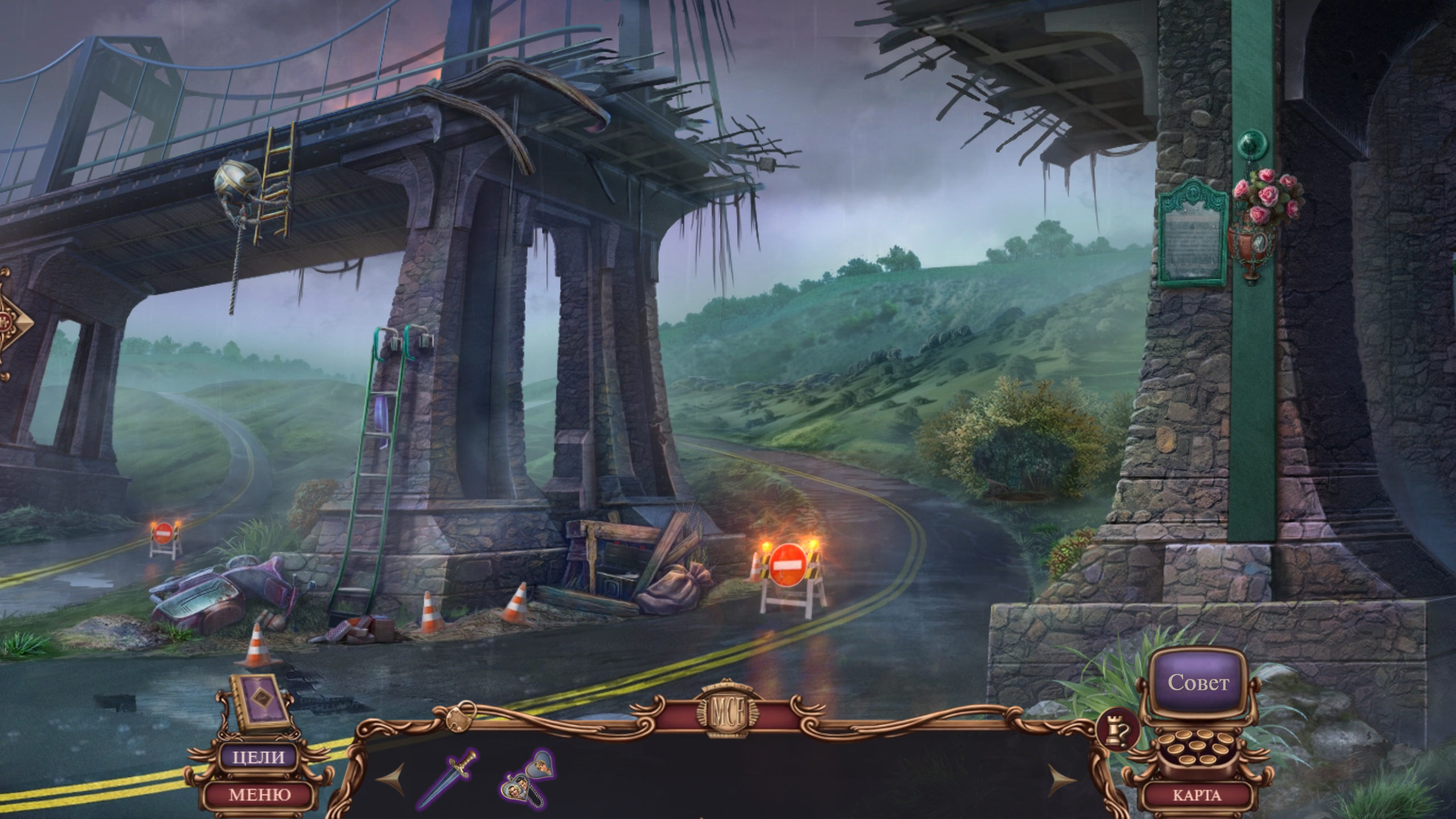Click the chess rook strategy guide icon
This screenshot has width=1456, height=819.
(1118, 730)
